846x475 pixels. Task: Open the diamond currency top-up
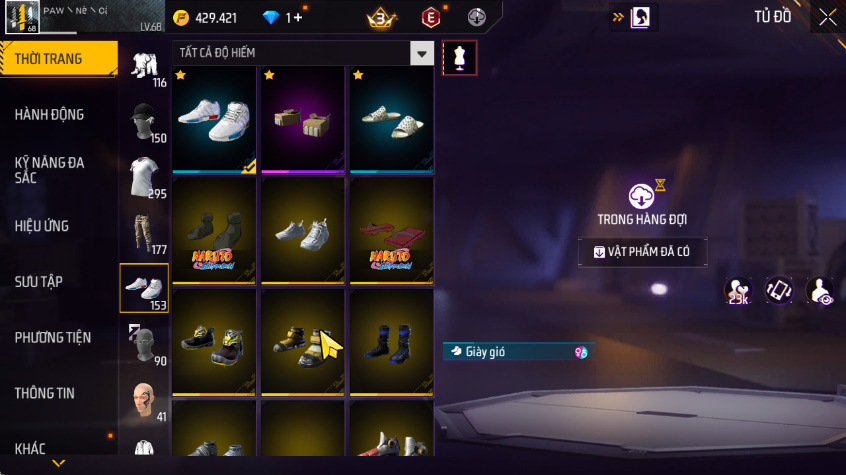(282, 18)
